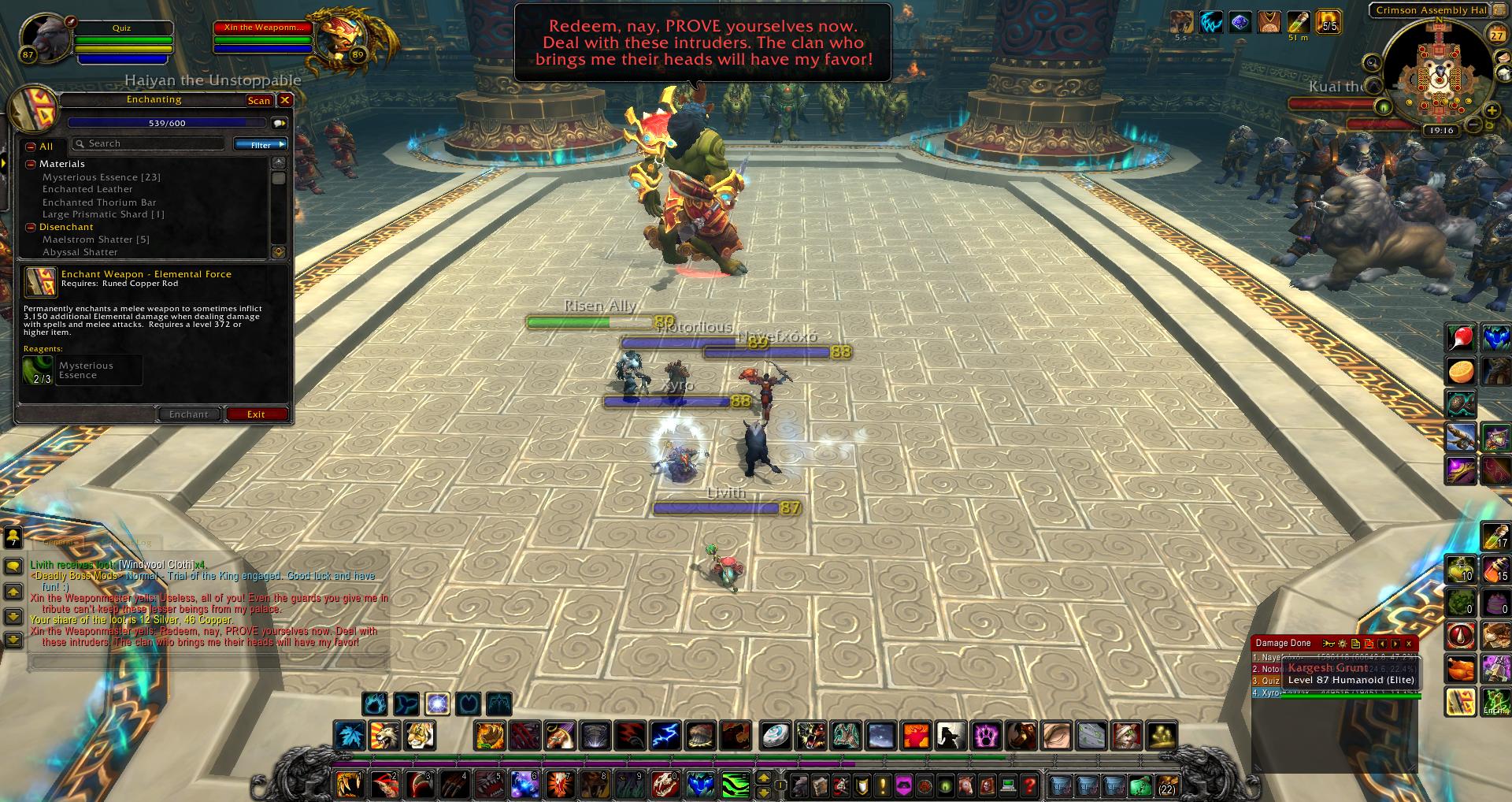Activate the blue lightning bolt ability

[x=665, y=735]
